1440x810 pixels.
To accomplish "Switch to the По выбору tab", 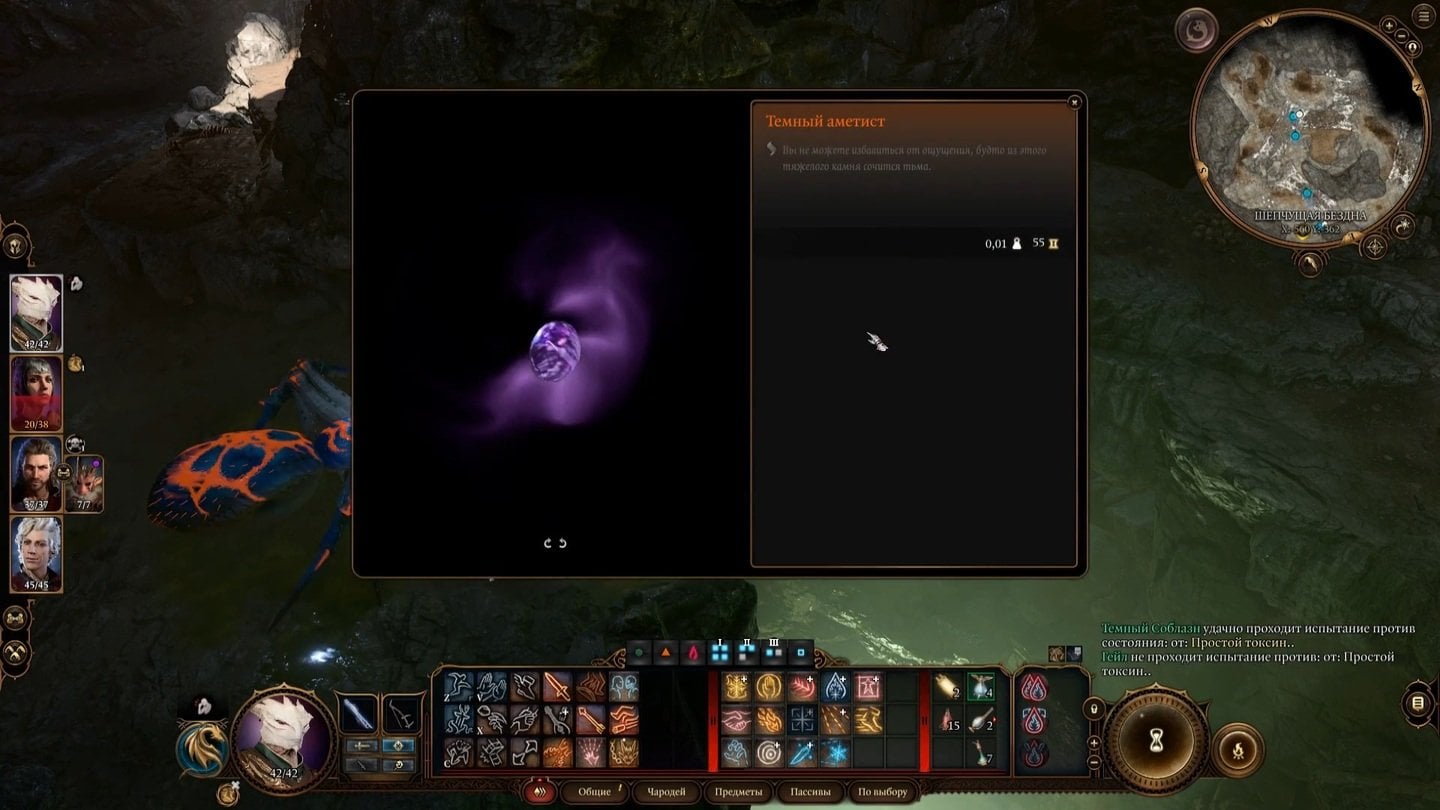I will (883, 792).
